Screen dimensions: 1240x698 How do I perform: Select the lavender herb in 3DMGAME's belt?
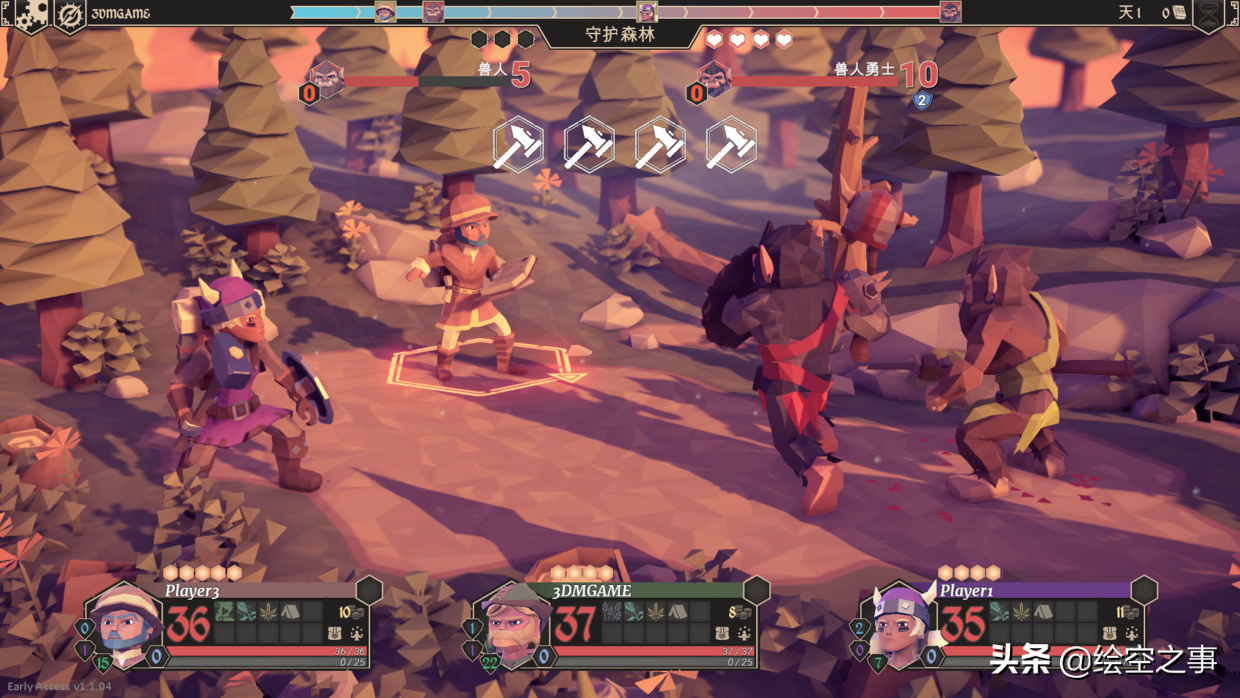tap(612, 611)
